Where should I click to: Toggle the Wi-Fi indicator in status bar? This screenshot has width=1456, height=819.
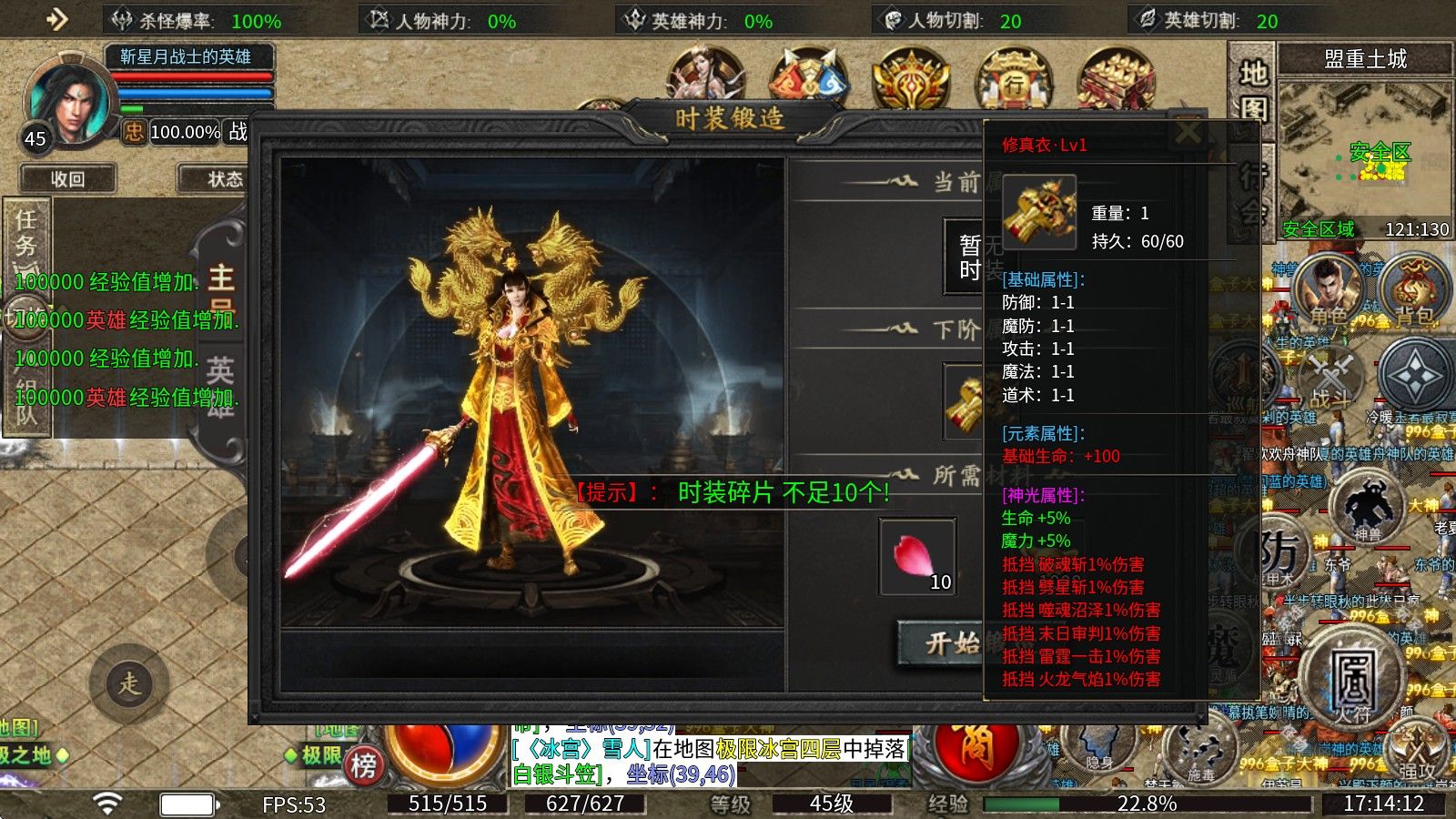109,803
